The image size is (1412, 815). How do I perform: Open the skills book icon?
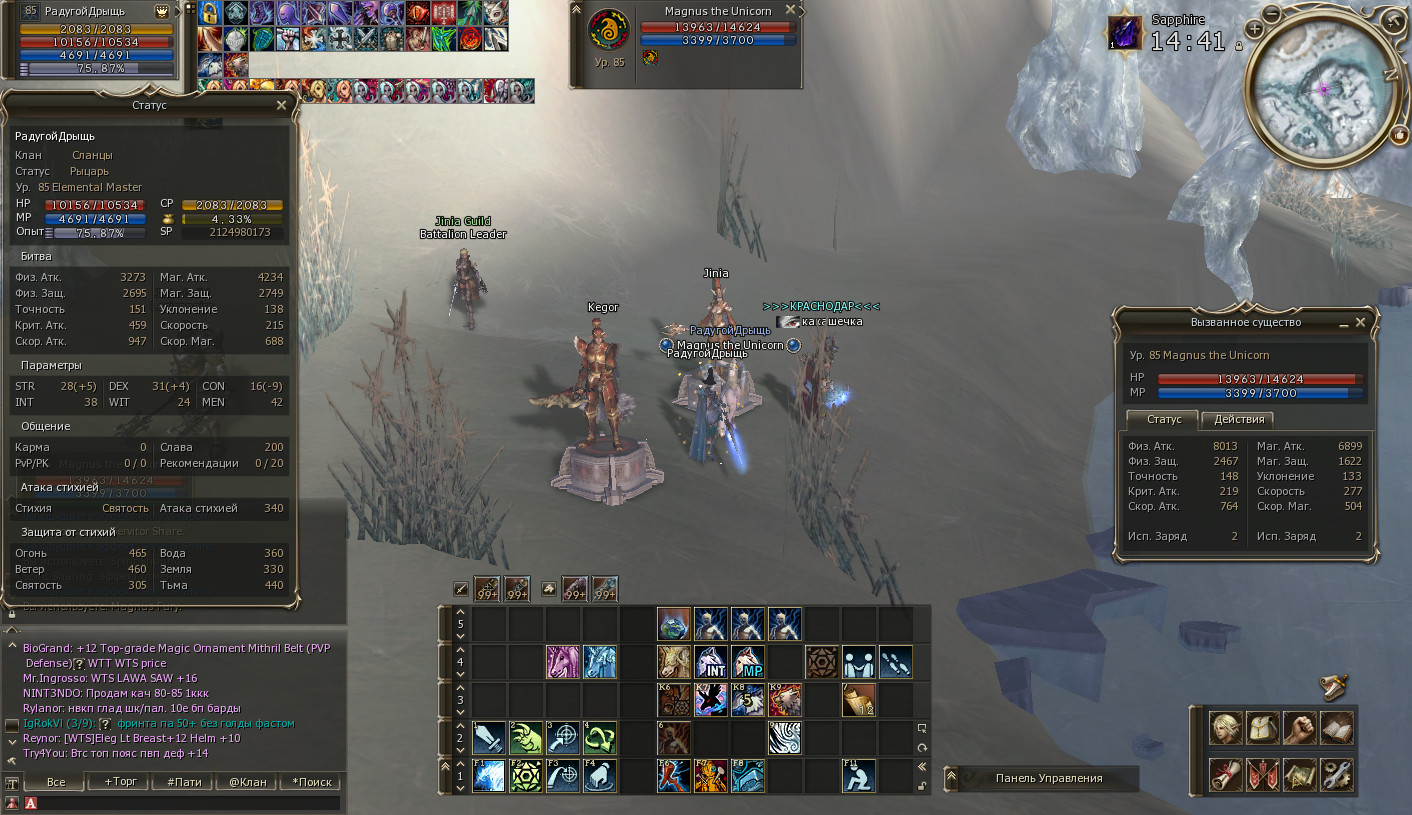(1336, 728)
